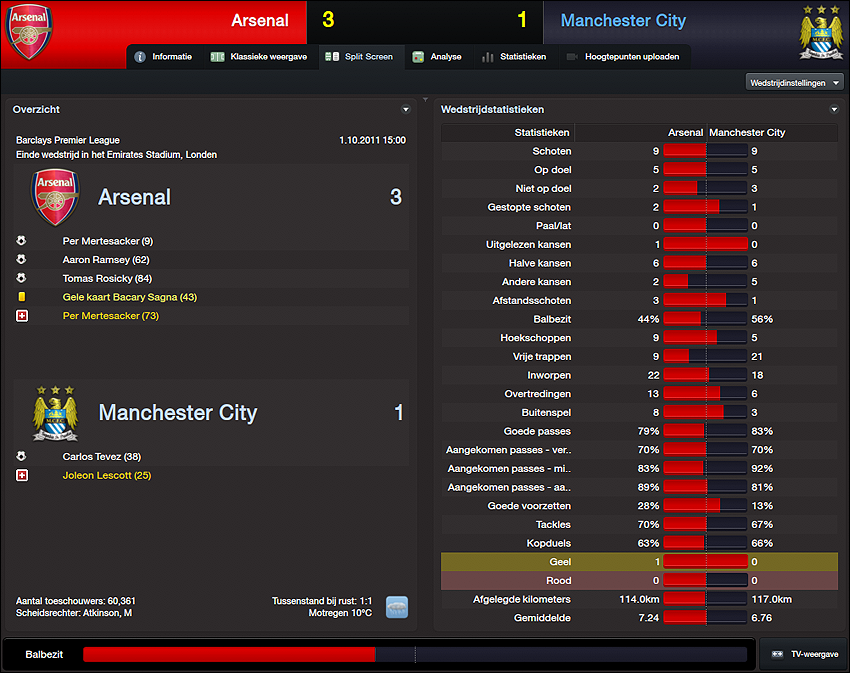This screenshot has height=673, width=850.
Task: Show the Statistieken tab
Action: coord(514,57)
